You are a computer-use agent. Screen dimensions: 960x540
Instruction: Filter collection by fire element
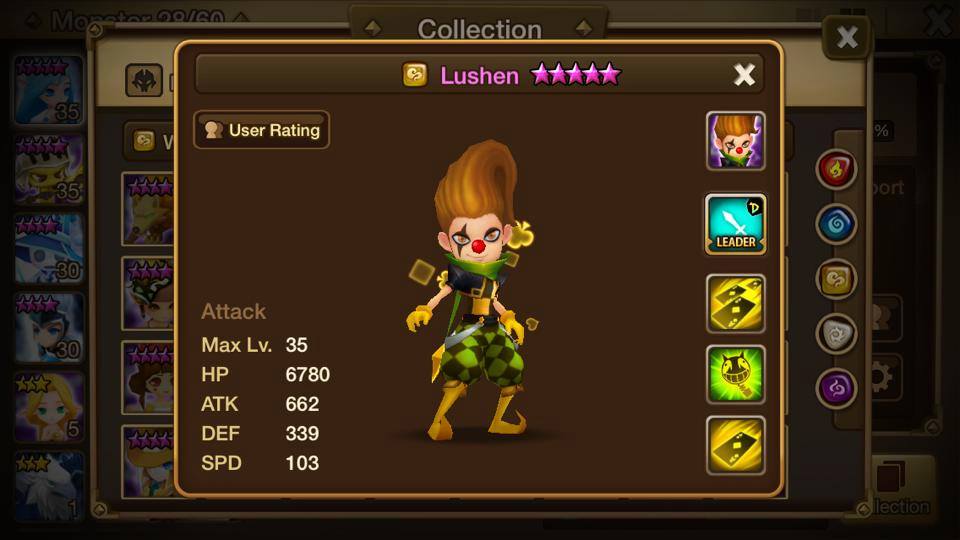836,170
